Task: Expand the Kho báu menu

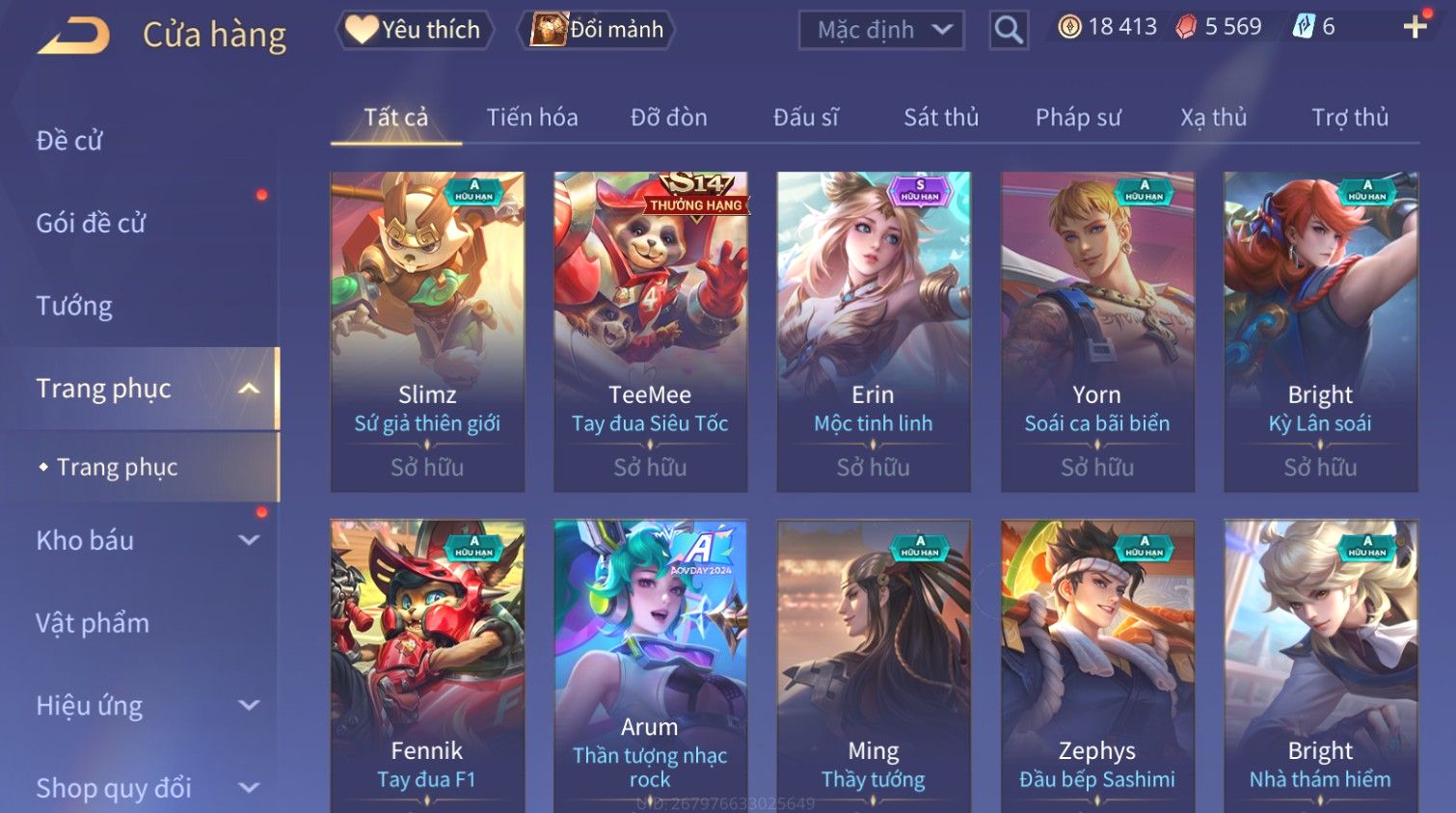Action: coord(145,540)
